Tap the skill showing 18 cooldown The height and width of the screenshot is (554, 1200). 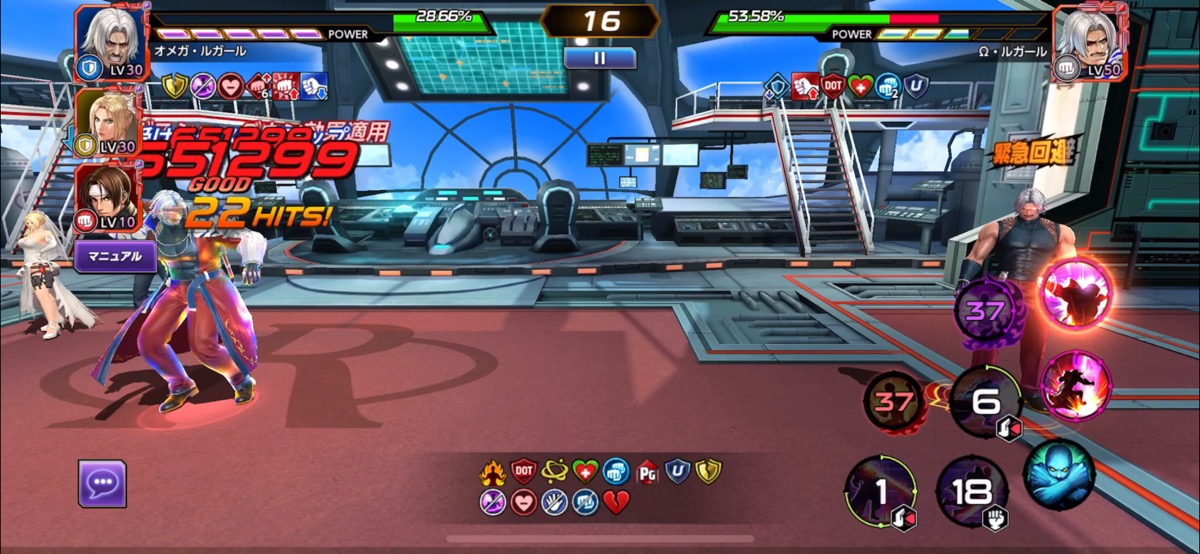pyautogui.click(x=972, y=492)
